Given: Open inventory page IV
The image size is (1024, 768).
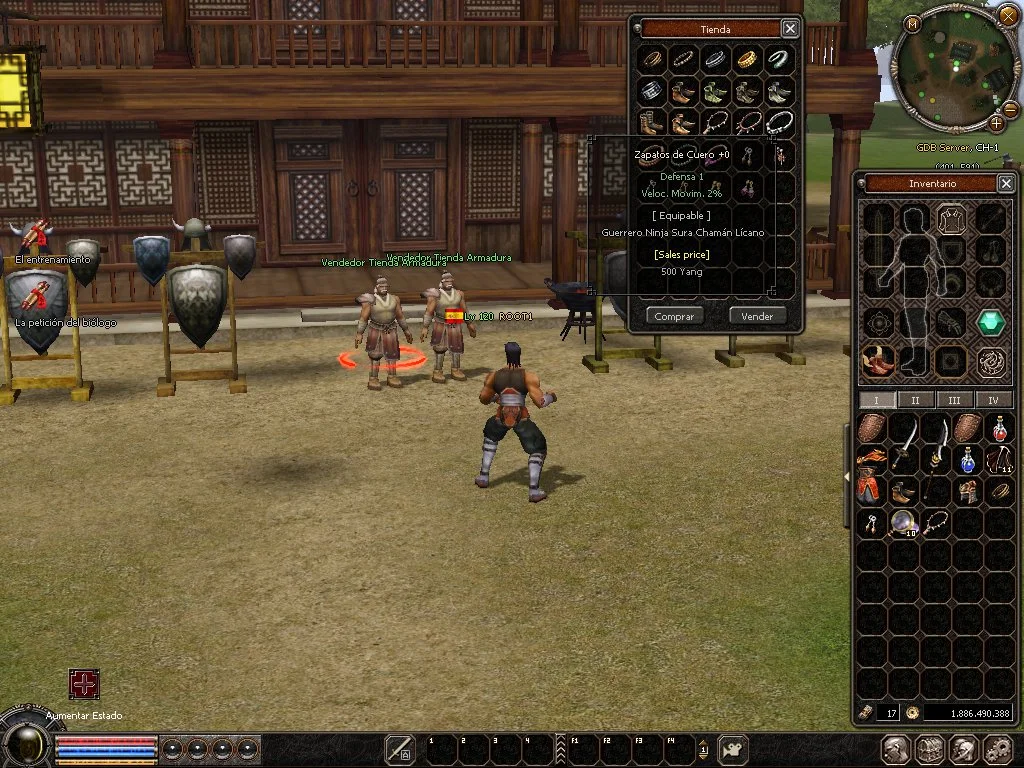Looking at the screenshot, I should (x=993, y=400).
